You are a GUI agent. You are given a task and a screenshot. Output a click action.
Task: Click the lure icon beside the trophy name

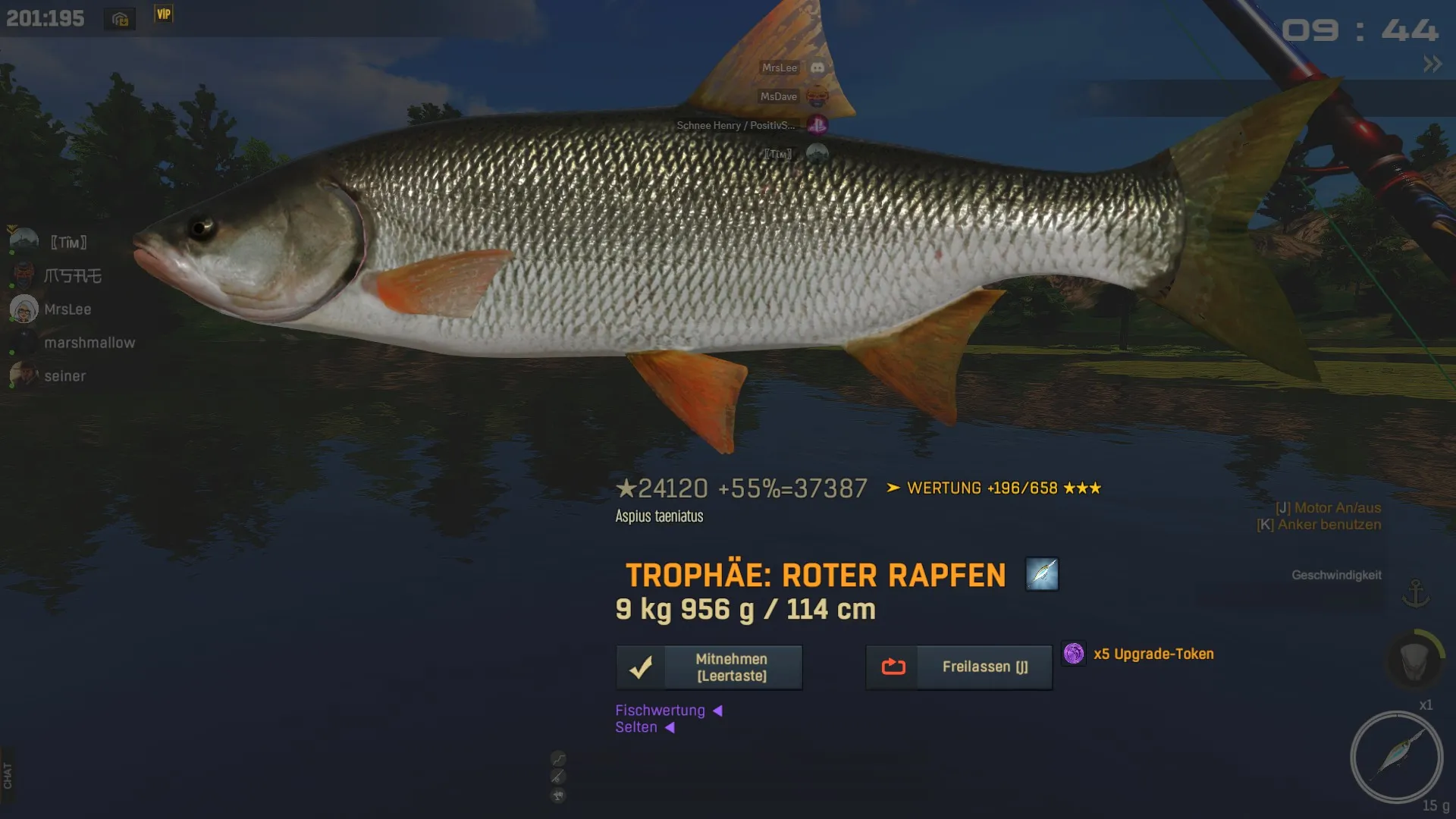1042,574
